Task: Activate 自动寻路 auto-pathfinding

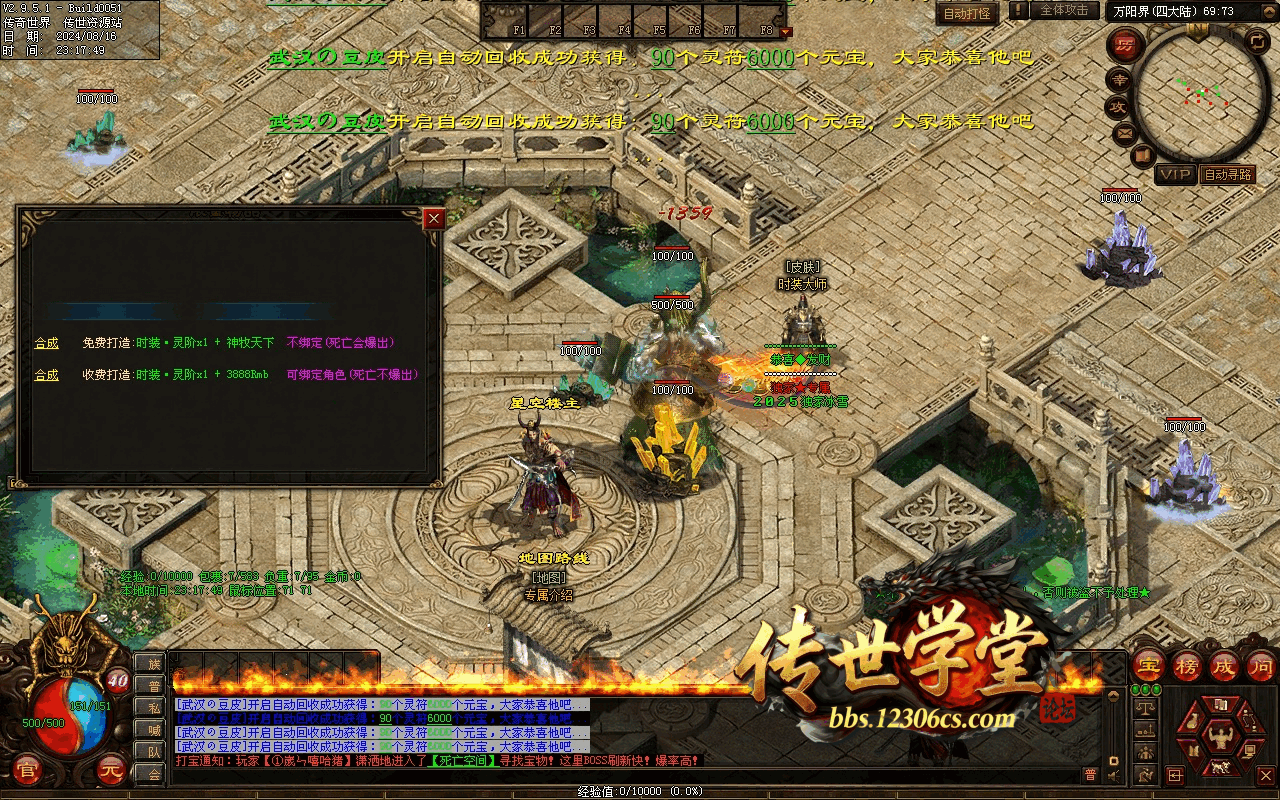Action: (x=1227, y=175)
